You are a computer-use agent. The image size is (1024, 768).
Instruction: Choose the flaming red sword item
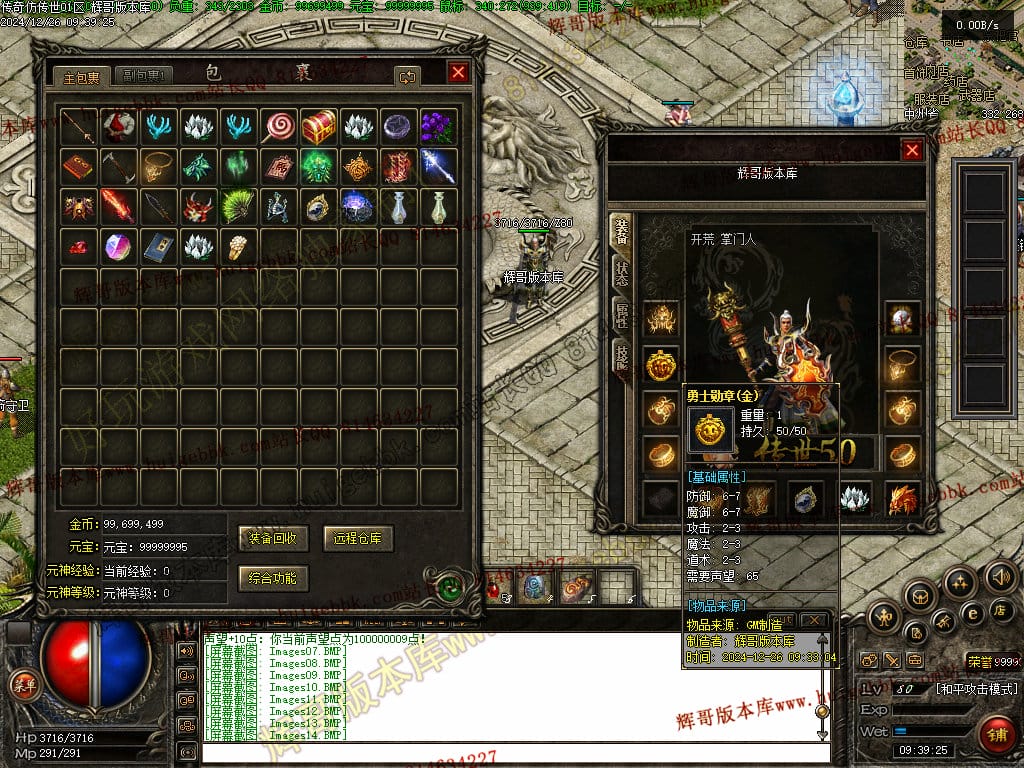[118, 206]
